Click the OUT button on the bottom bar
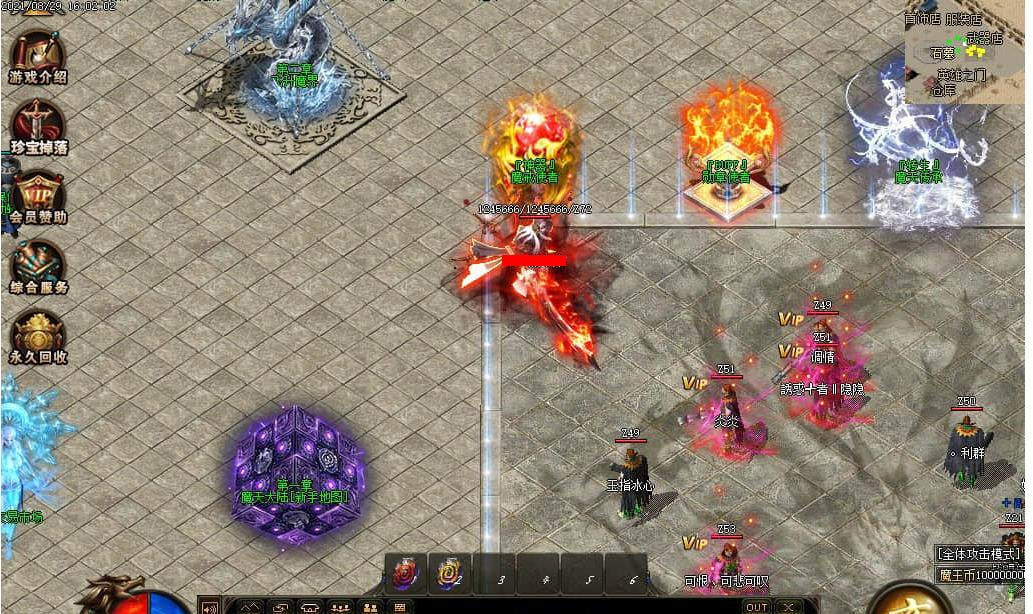Viewport: 1033px width, 614px height. click(757, 606)
